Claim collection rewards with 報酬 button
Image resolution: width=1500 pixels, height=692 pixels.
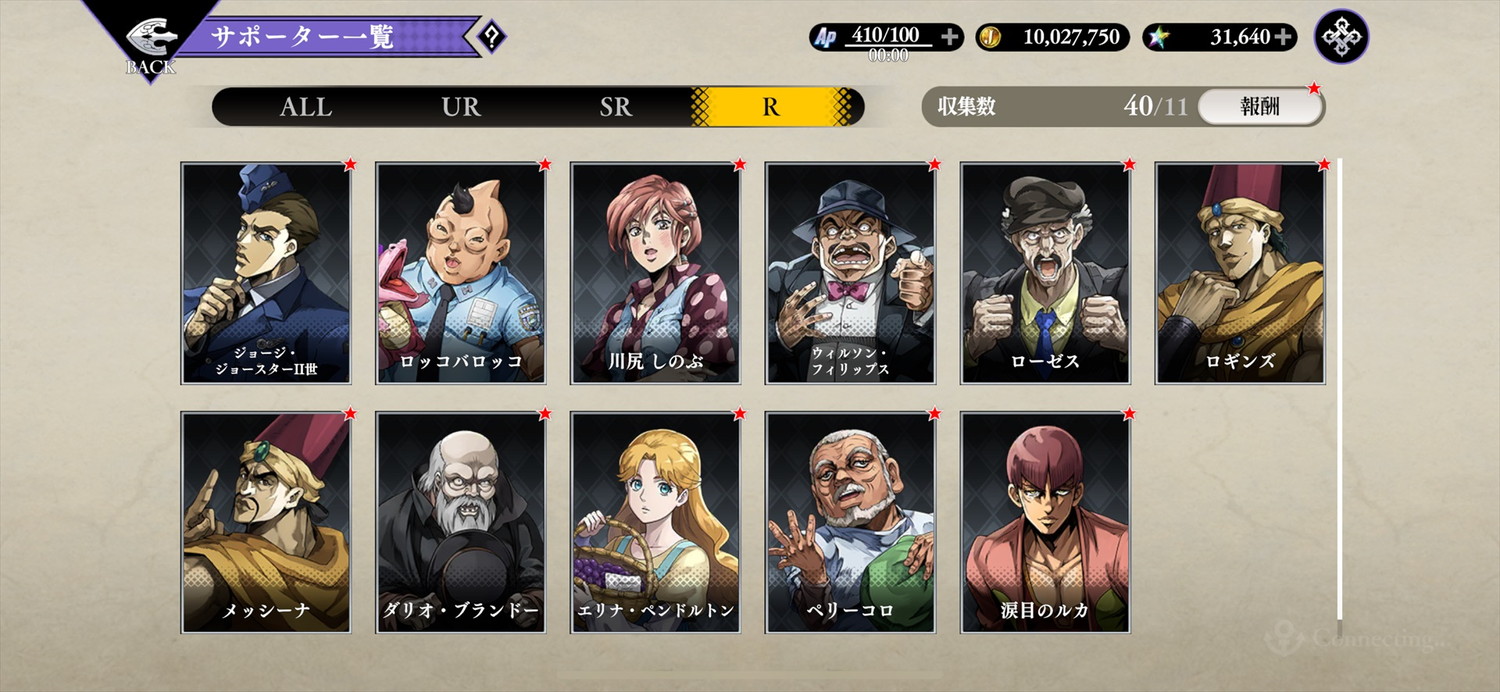click(x=1260, y=107)
